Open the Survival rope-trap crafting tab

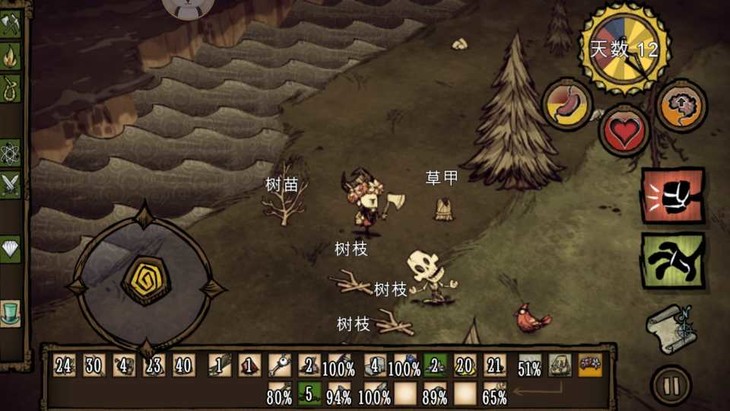[x=11, y=90]
